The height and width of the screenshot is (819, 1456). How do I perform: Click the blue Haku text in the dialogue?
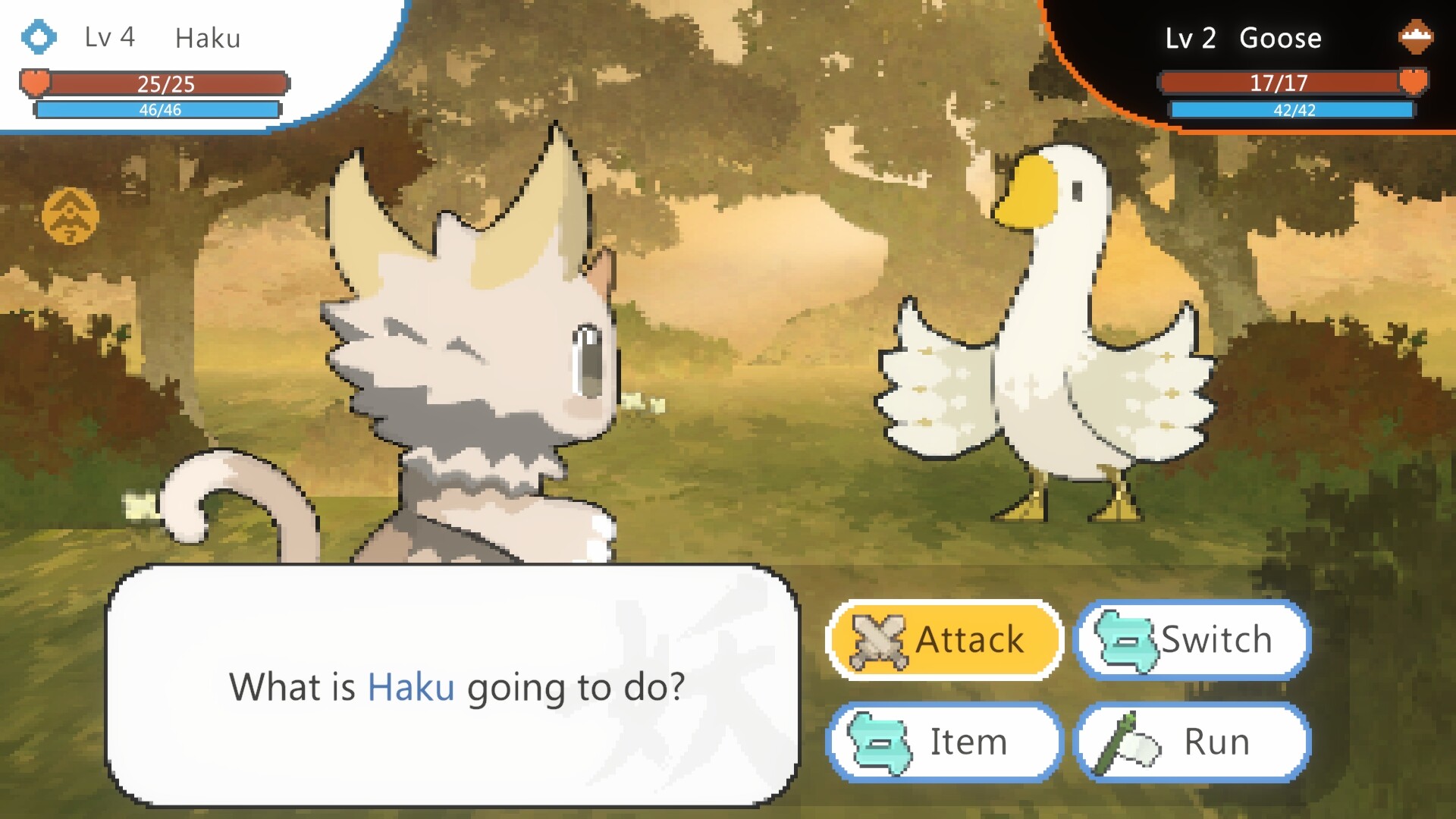[412, 688]
